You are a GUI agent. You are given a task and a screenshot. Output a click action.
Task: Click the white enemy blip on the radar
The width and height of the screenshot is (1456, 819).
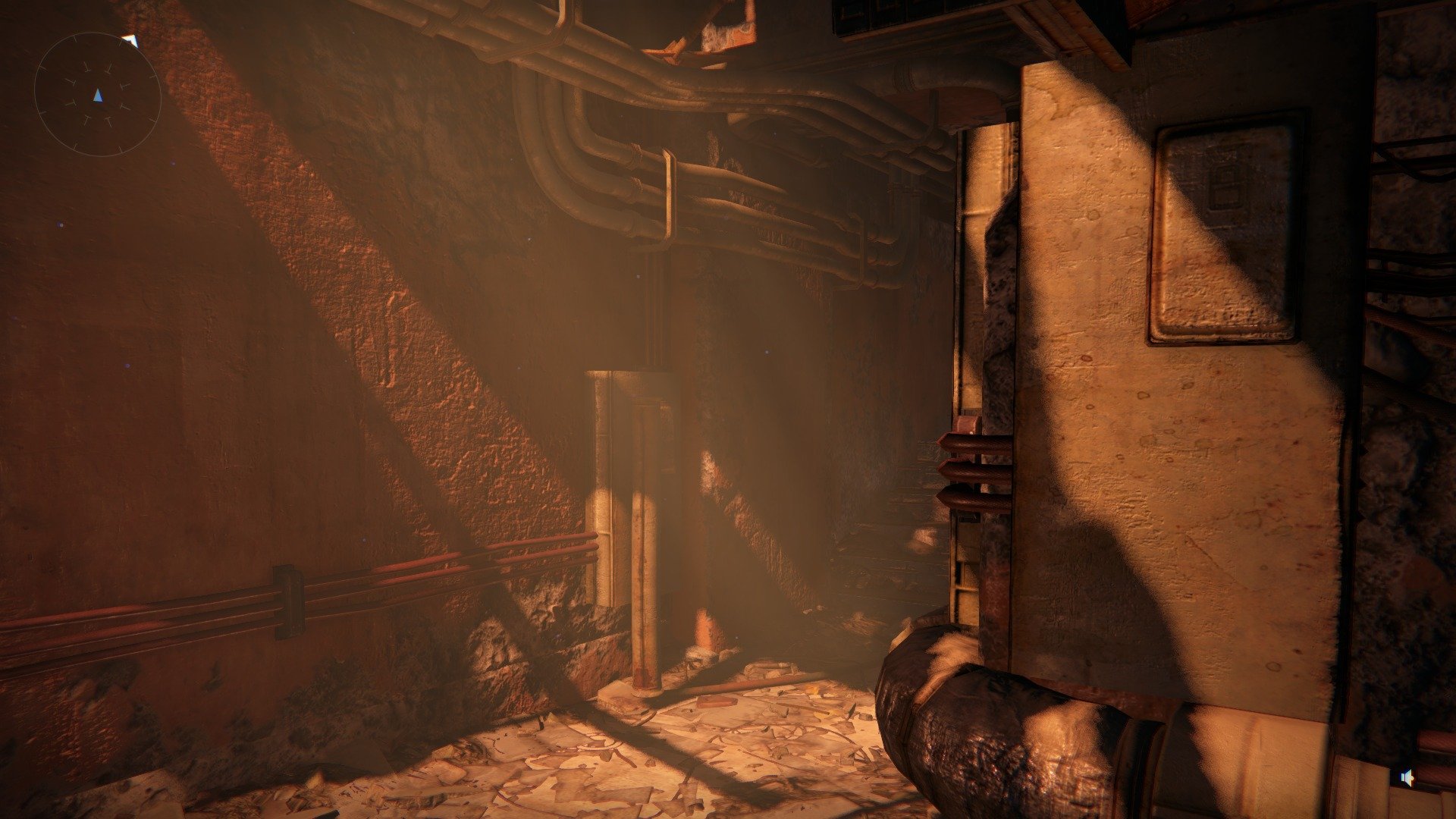click(x=131, y=40)
